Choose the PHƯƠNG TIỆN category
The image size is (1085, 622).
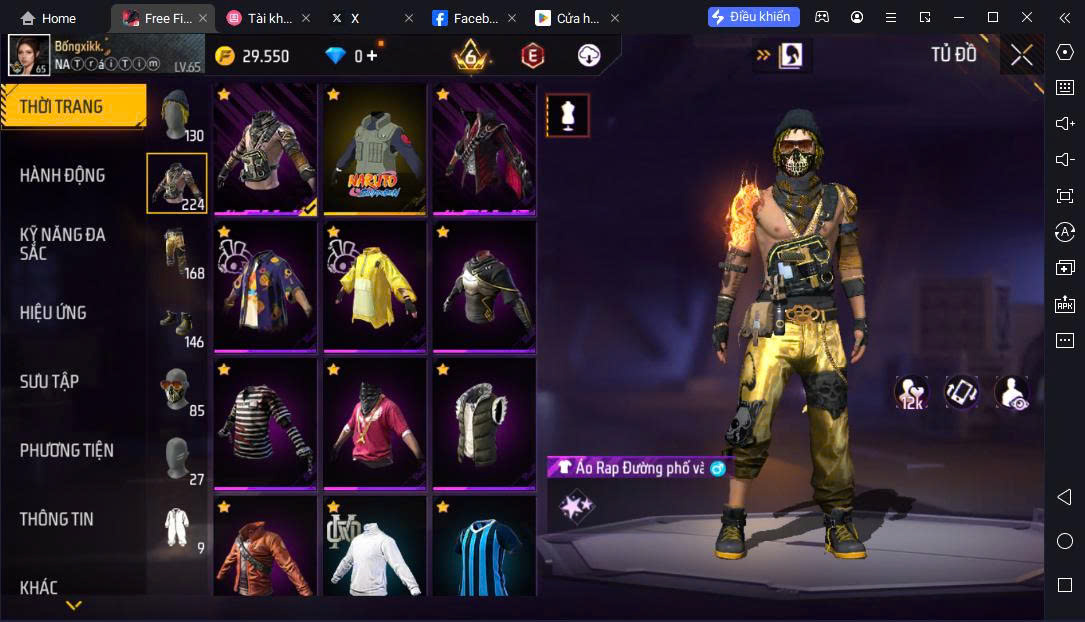click(x=66, y=450)
